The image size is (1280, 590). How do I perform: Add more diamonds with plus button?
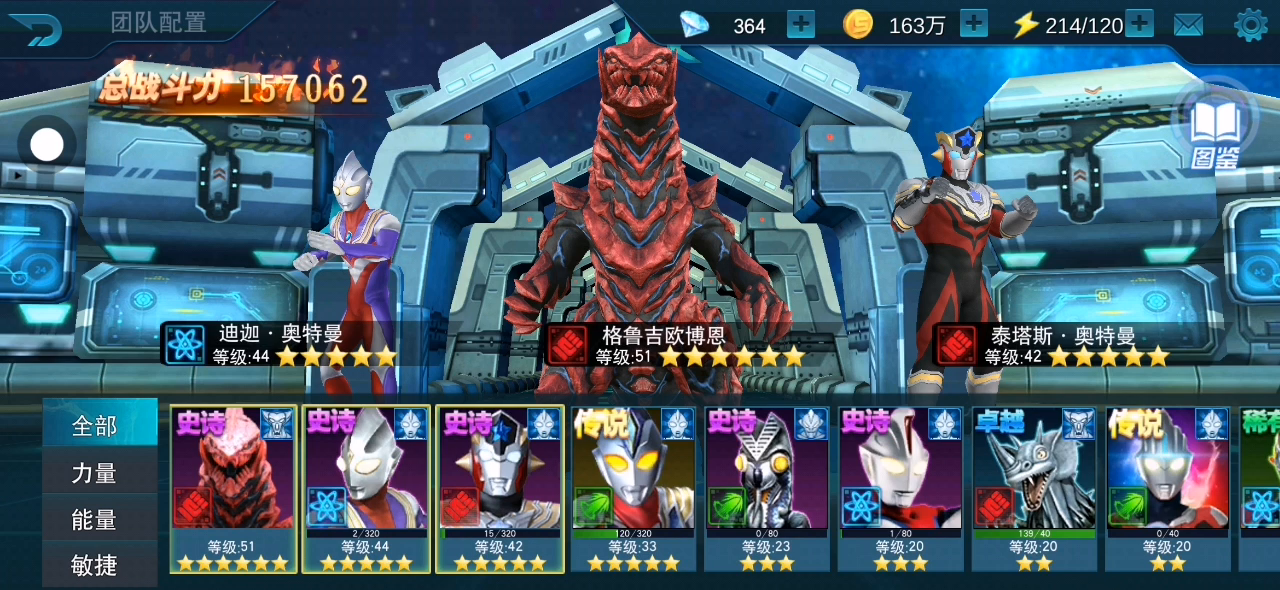coord(801,24)
